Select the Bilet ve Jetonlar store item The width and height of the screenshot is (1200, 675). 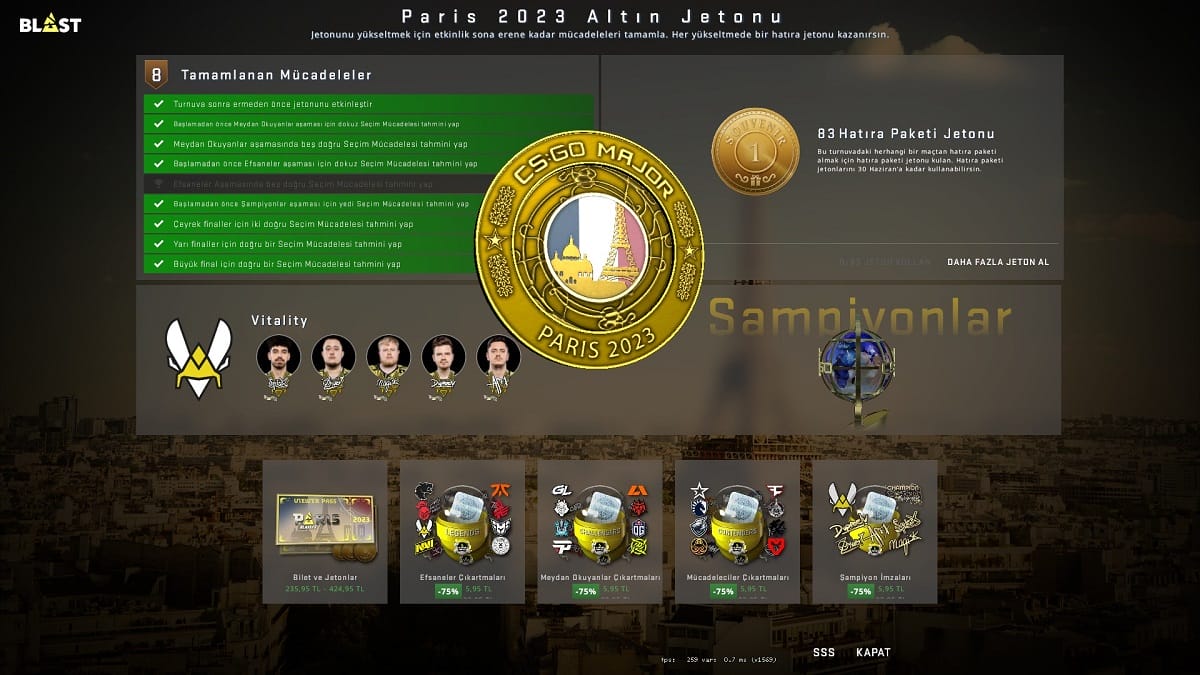(325, 531)
